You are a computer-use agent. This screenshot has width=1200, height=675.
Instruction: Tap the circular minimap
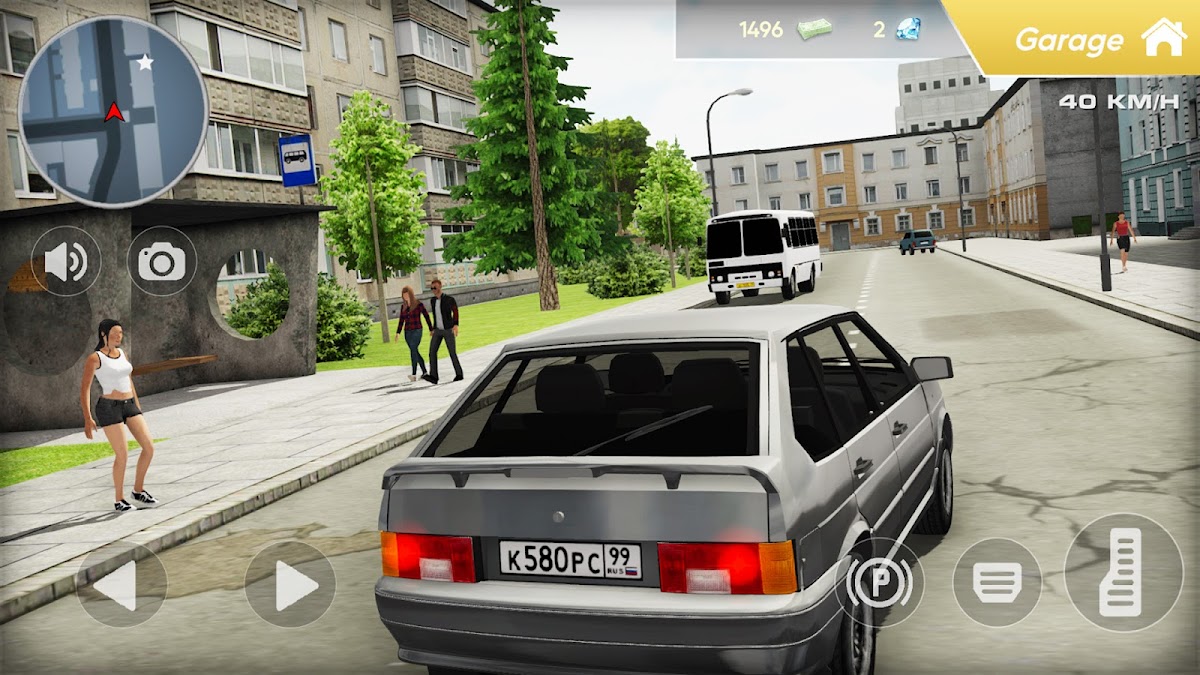[x=112, y=111]
